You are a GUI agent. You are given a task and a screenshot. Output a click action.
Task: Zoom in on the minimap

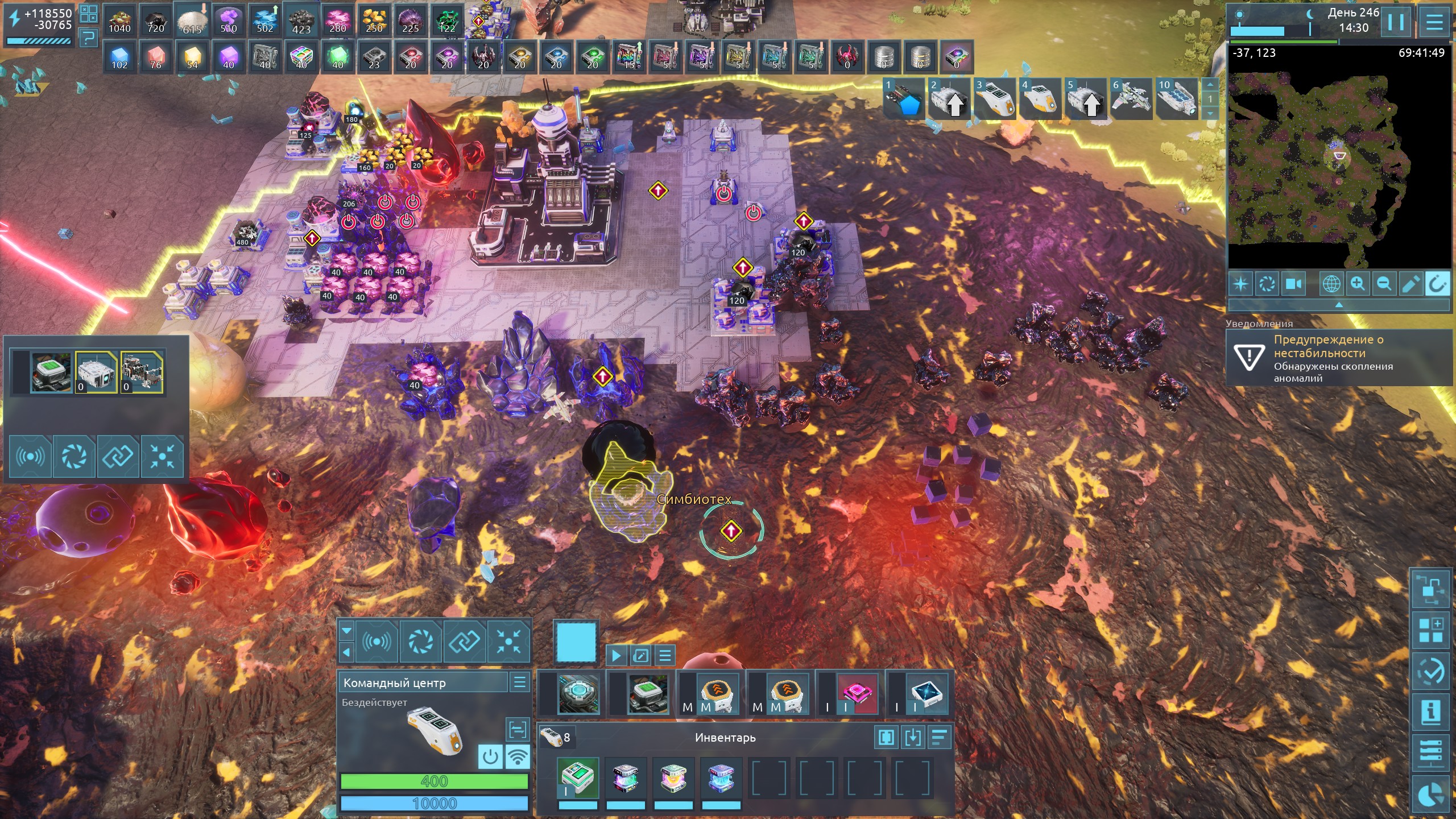(1358, 284)
